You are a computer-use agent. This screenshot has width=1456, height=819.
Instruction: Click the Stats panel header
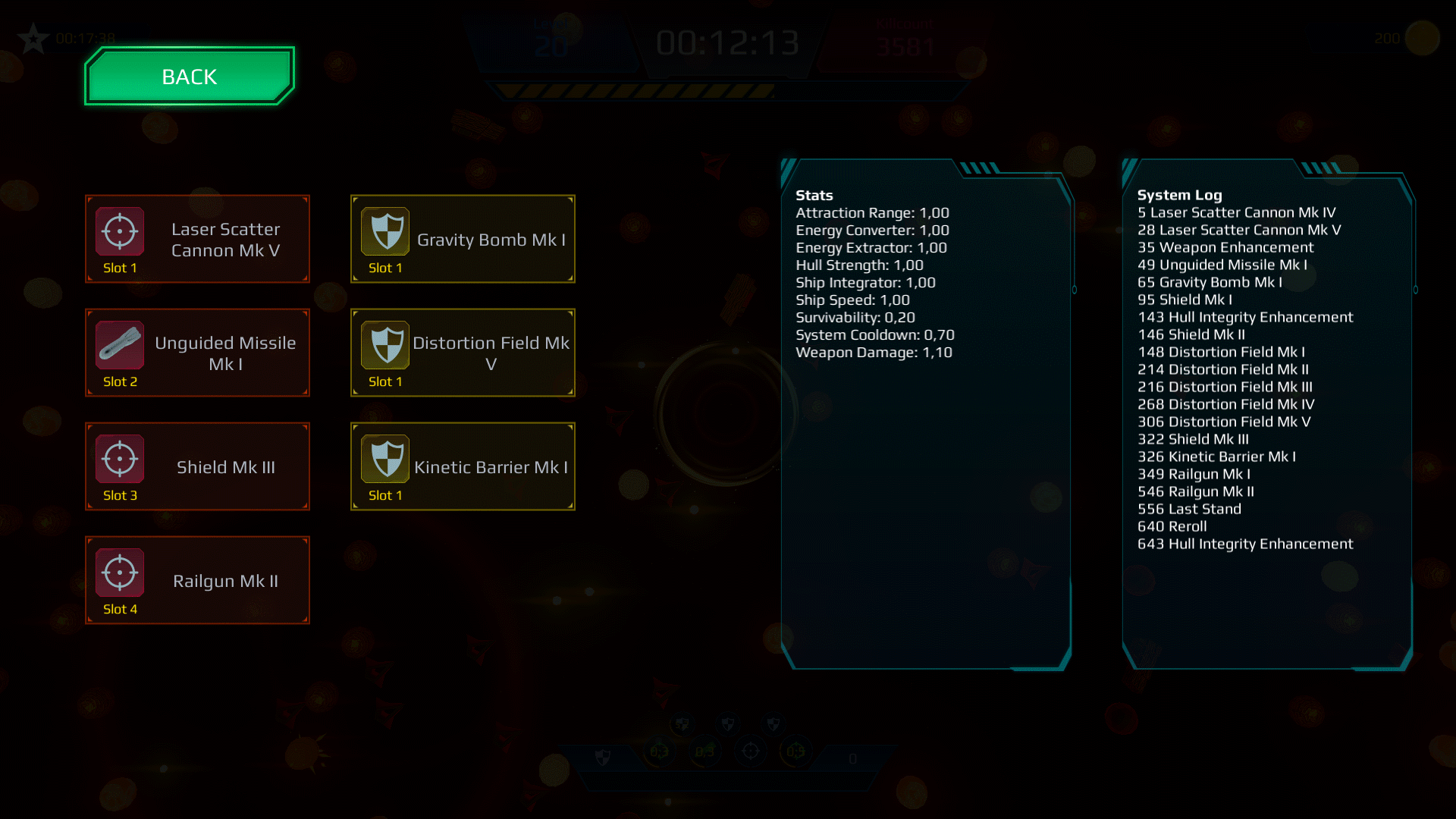[x=813, y=195]
